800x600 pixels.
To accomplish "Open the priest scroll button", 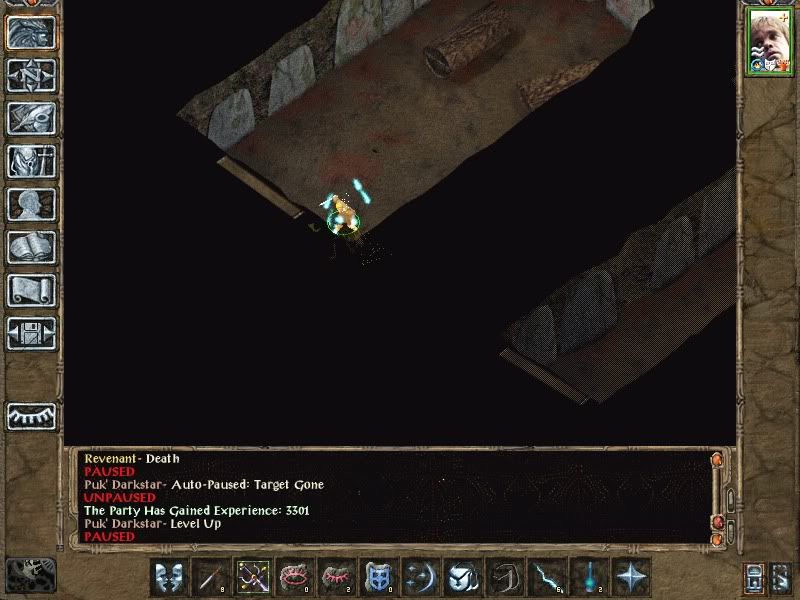I will coord(30,290).
